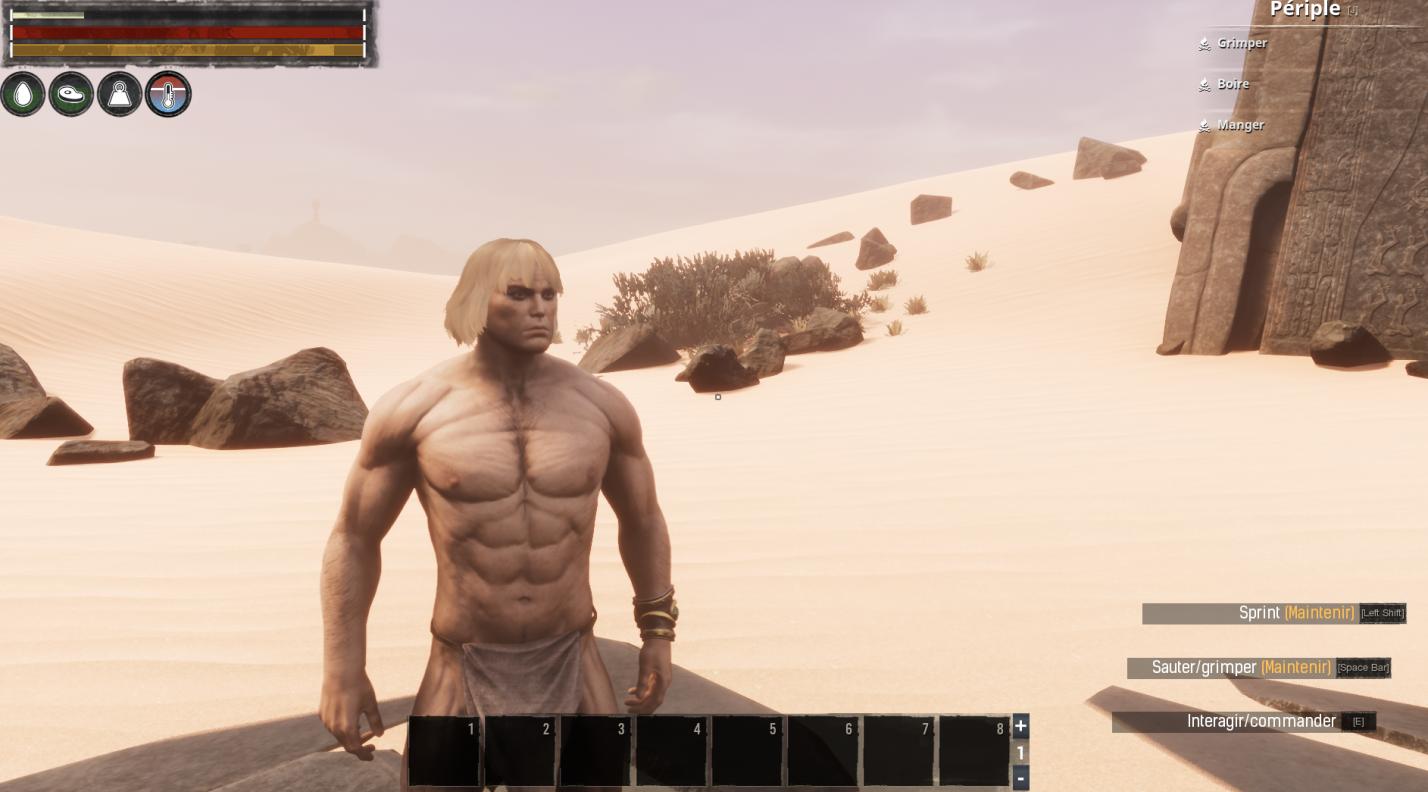The image size is (1428, 792).
Task: Click the campfire icon beside Boire
Action: point(1204,85)
